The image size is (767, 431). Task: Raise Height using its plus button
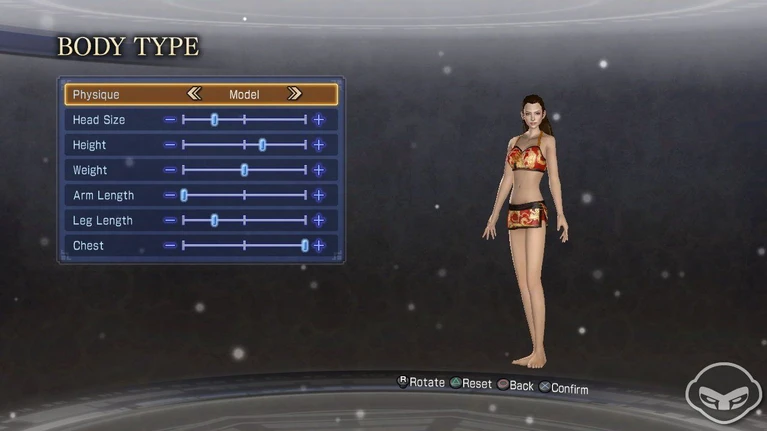click(319, 145)
